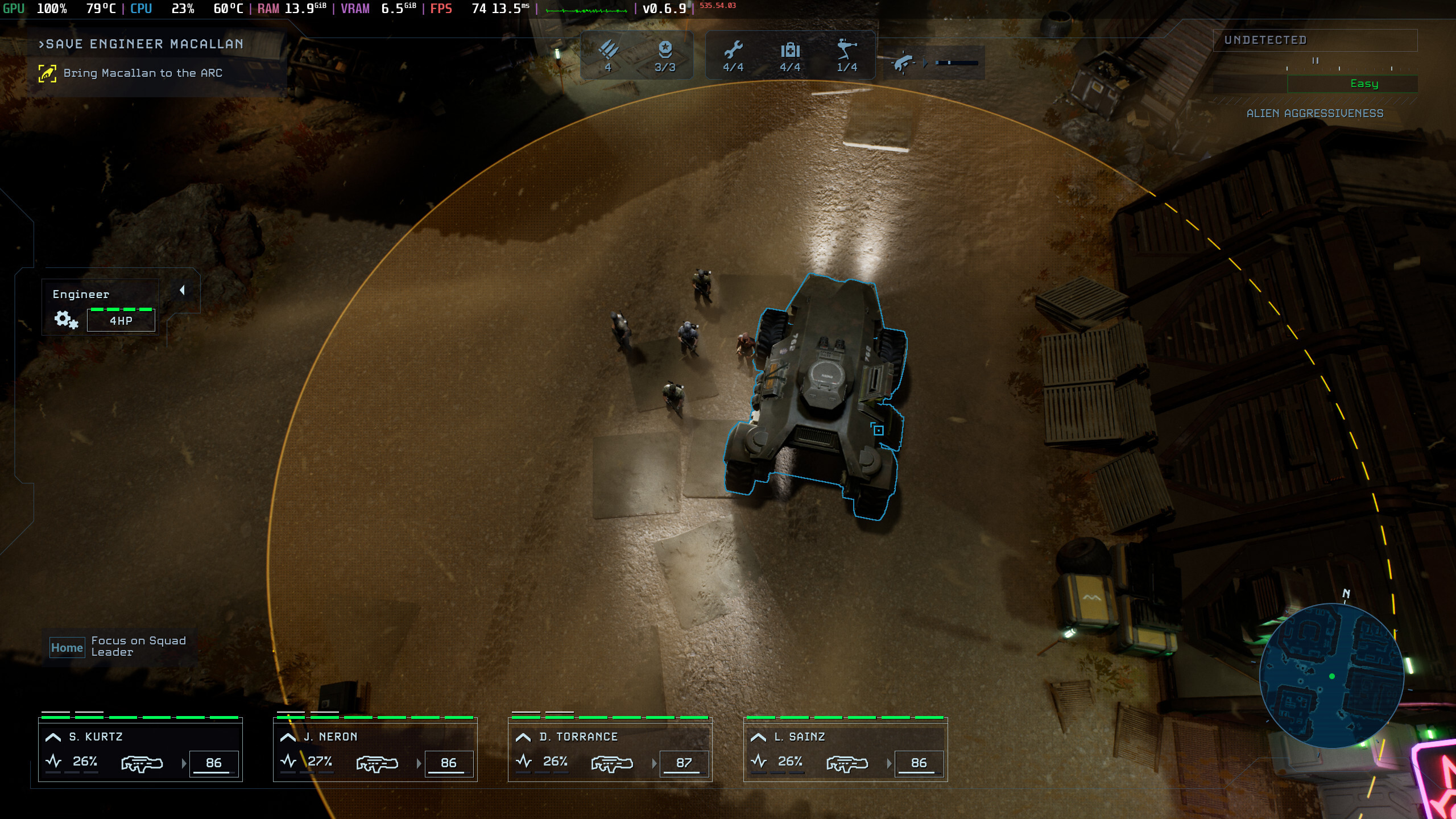Click J. Neron's weapon icon
Screen dimensions: 1456x819
377,763
